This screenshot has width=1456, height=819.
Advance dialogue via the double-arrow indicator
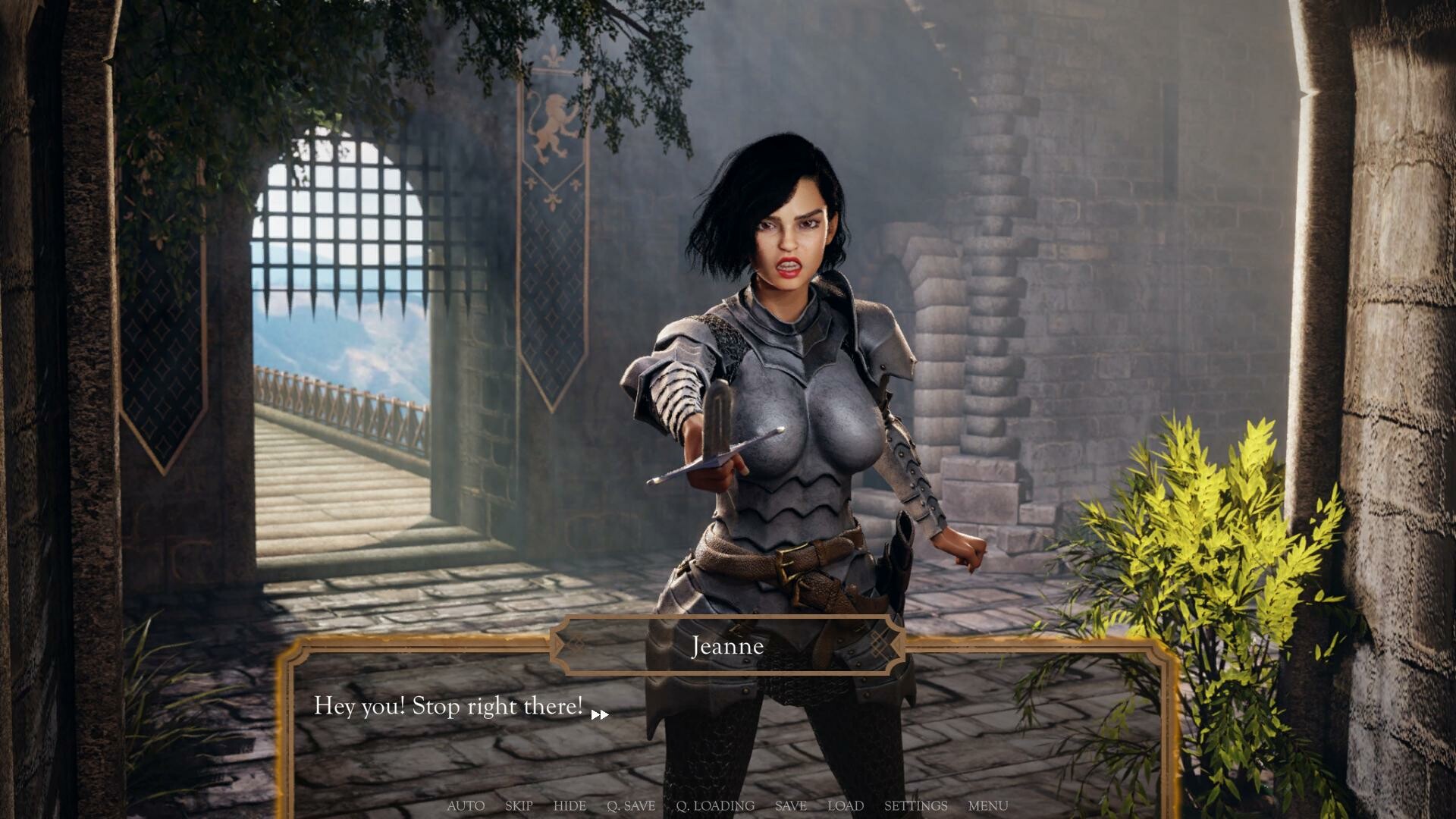(x=599, y=714)
